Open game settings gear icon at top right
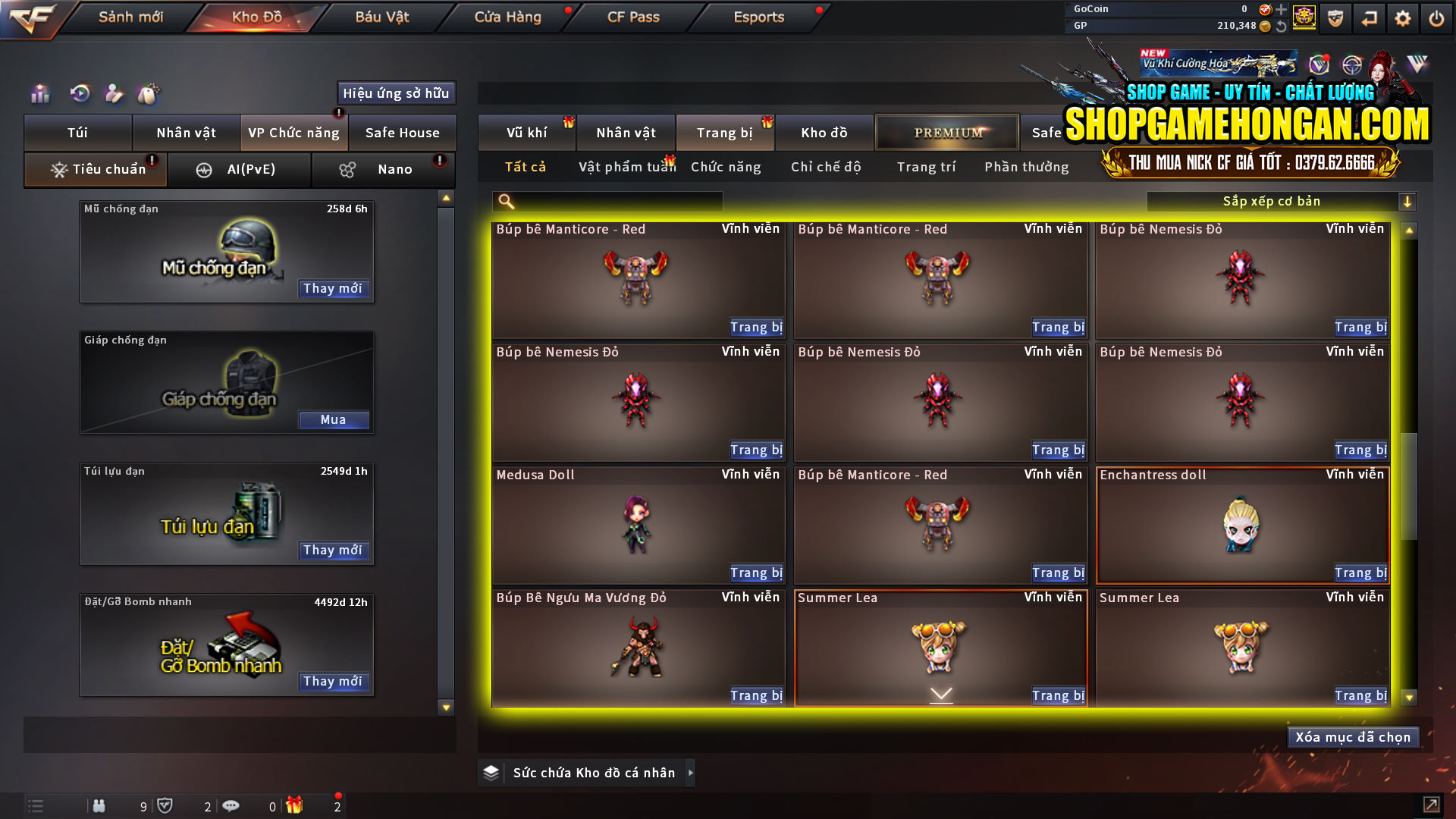 [1403, 17]
